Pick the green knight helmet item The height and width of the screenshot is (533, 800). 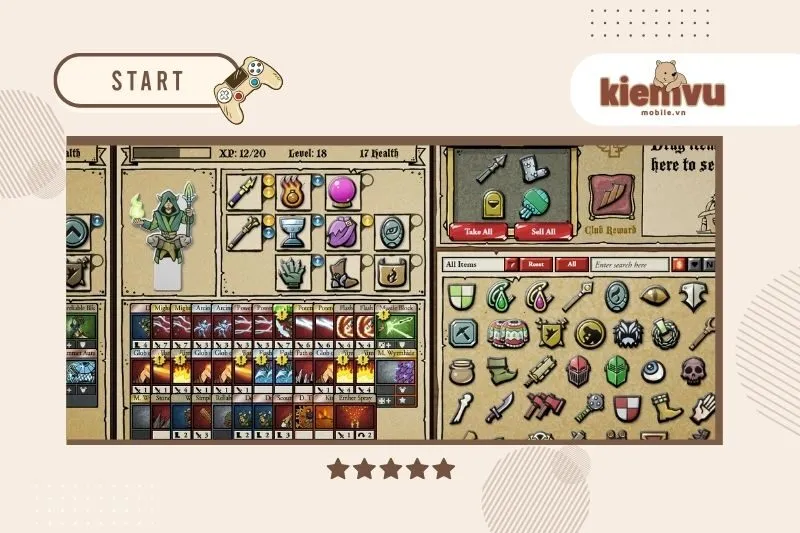617,370
